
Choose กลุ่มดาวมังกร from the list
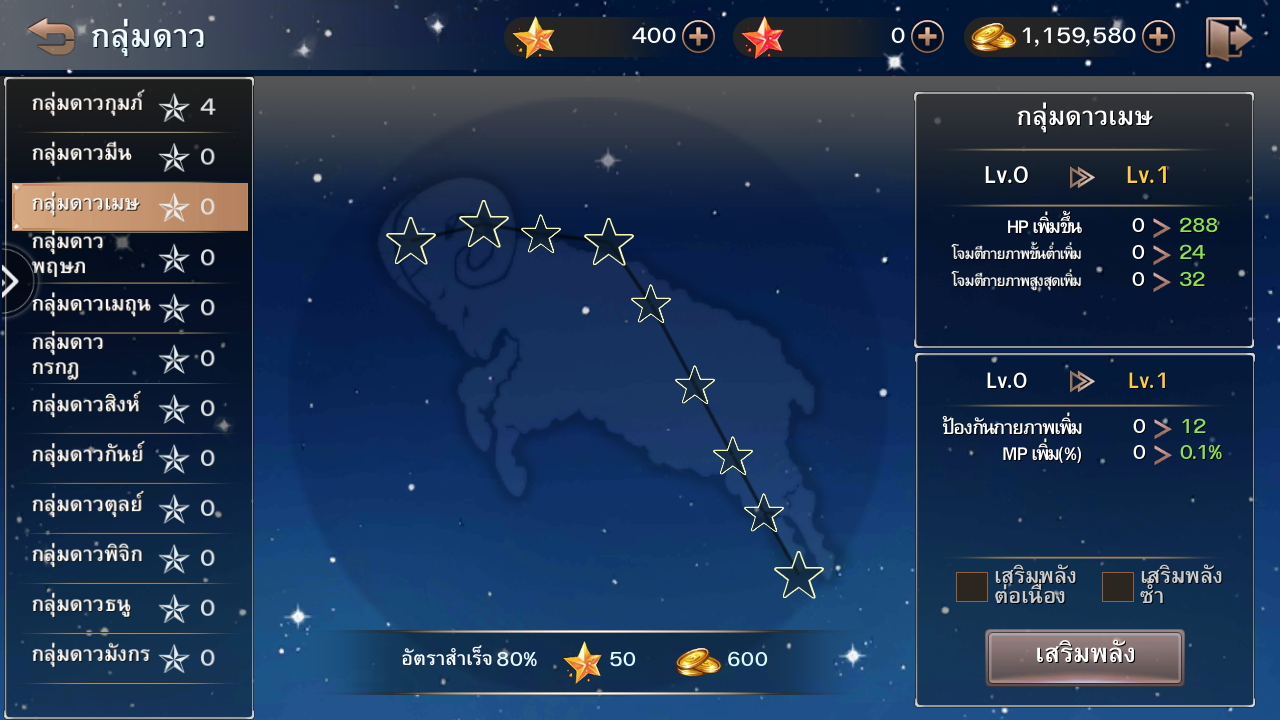(x=129, y=657)
